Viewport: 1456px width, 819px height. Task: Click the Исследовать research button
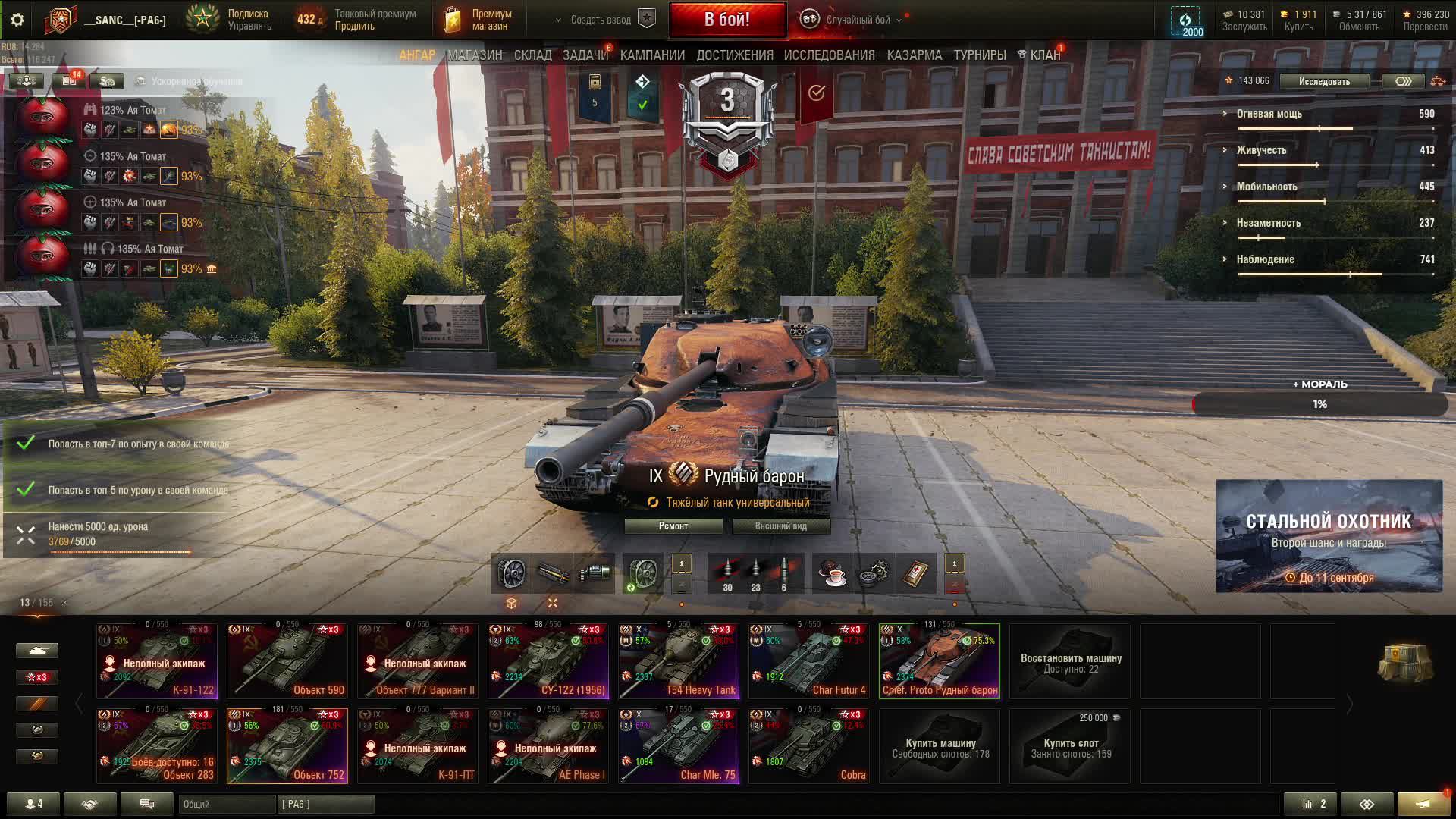click(x=1323, y=81)
